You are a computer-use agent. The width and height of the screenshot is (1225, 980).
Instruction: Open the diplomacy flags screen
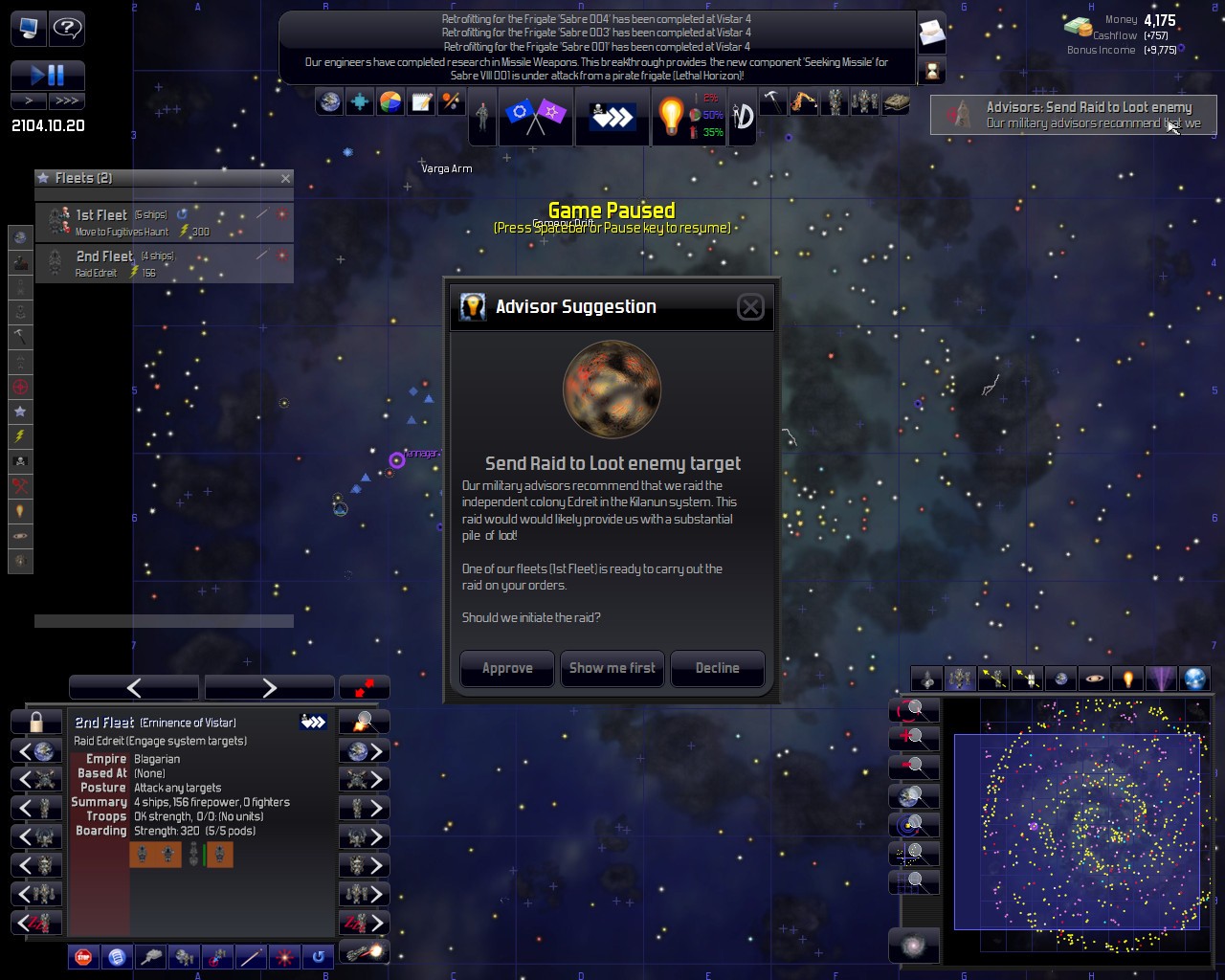point(534,117)
